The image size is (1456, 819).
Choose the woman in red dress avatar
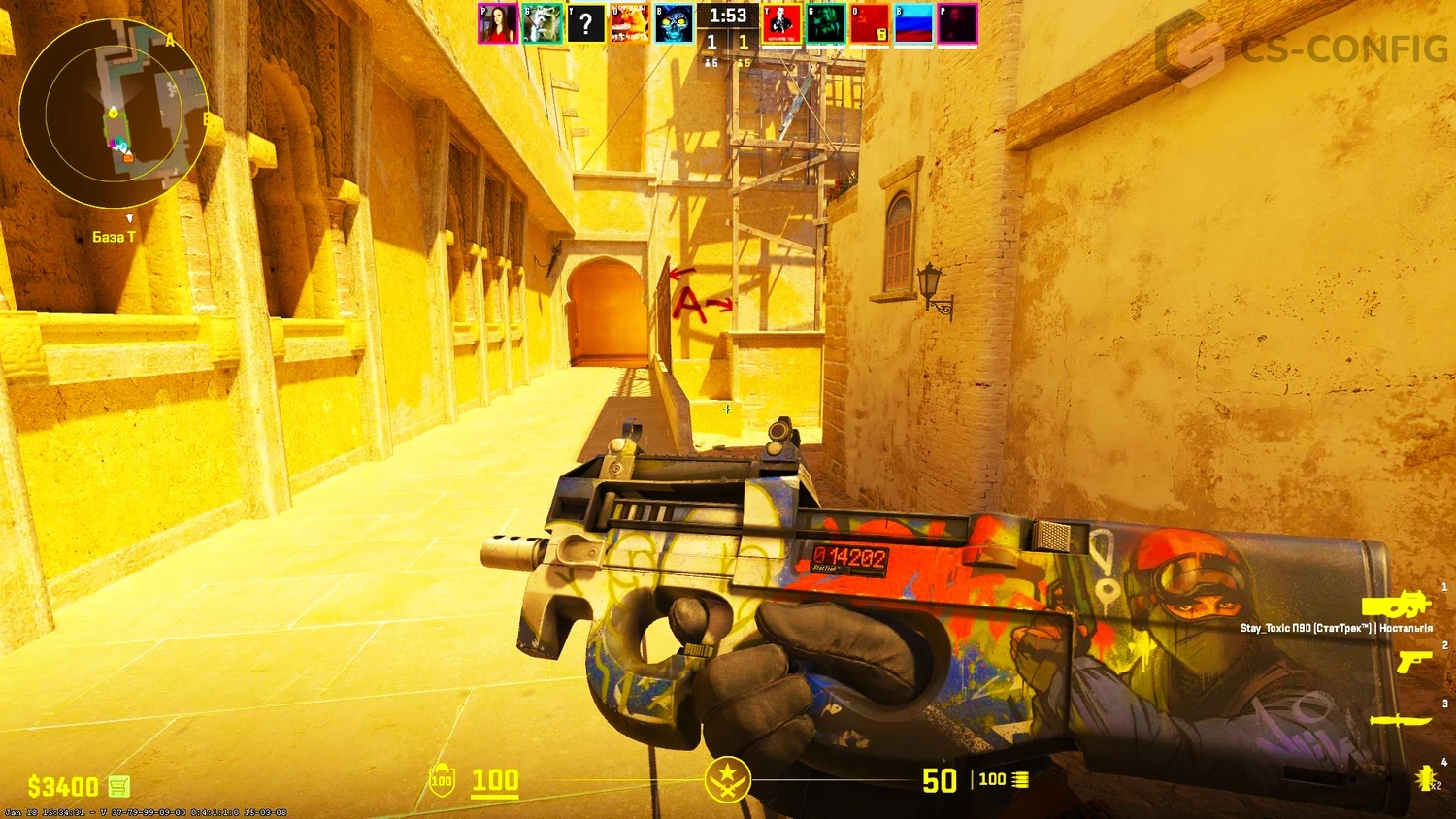[x=498, y=23]
